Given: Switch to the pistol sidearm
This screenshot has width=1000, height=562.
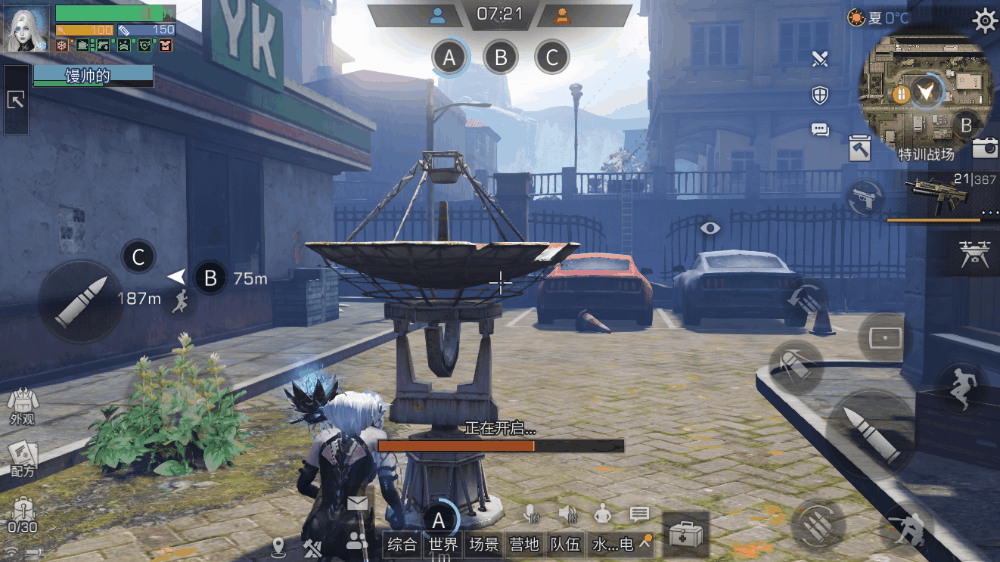Looking at the screenshot, I should [865, 197].
